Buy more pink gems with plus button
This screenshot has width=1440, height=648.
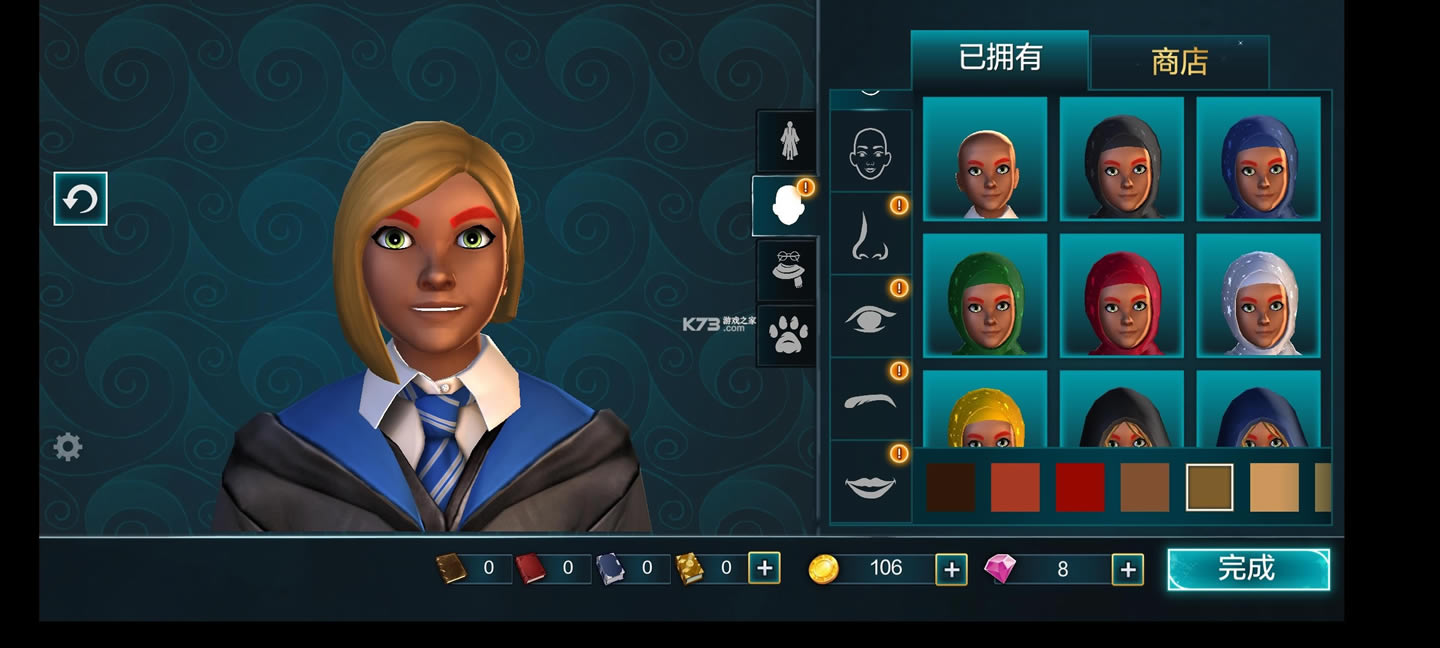coord(1127,569)
